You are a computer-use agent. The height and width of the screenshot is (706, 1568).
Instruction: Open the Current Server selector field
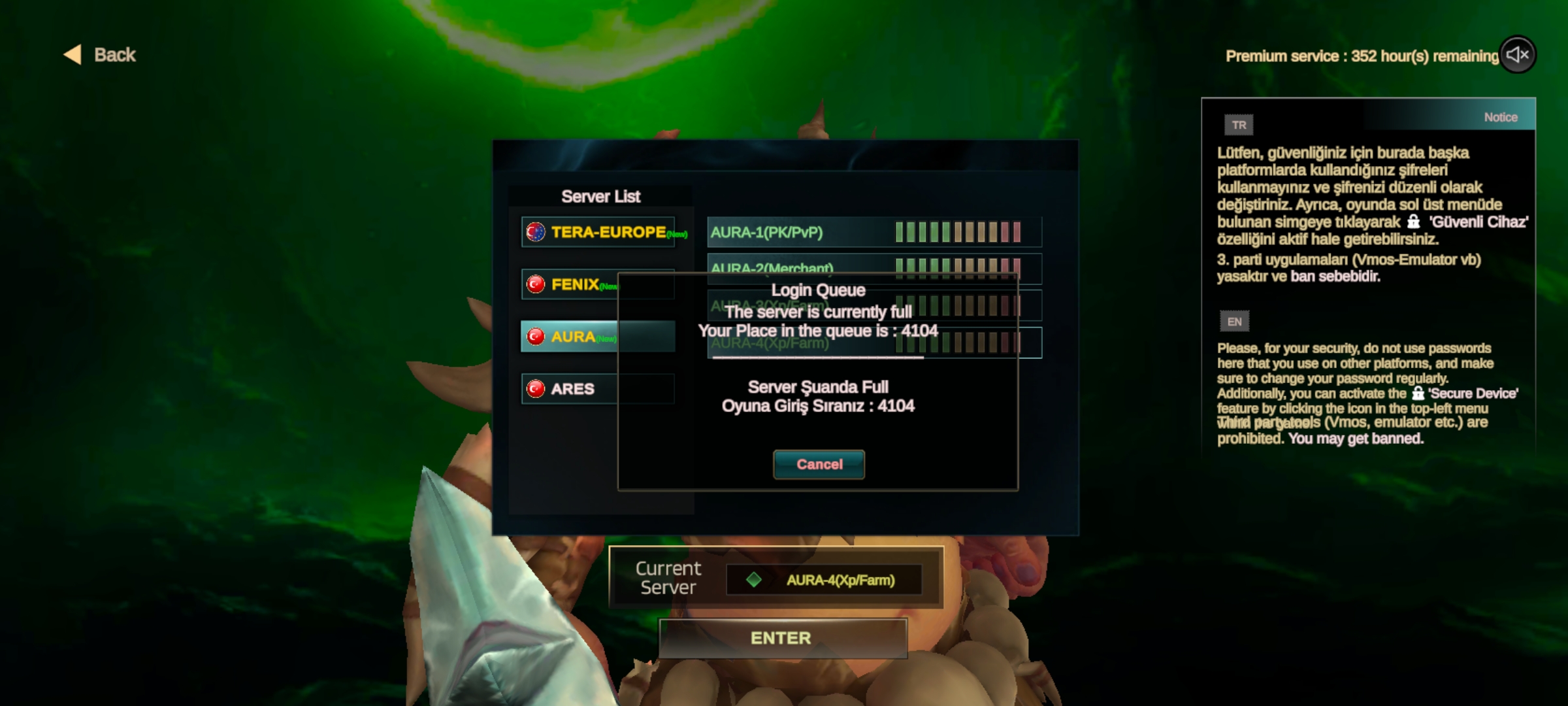[824, 580]
